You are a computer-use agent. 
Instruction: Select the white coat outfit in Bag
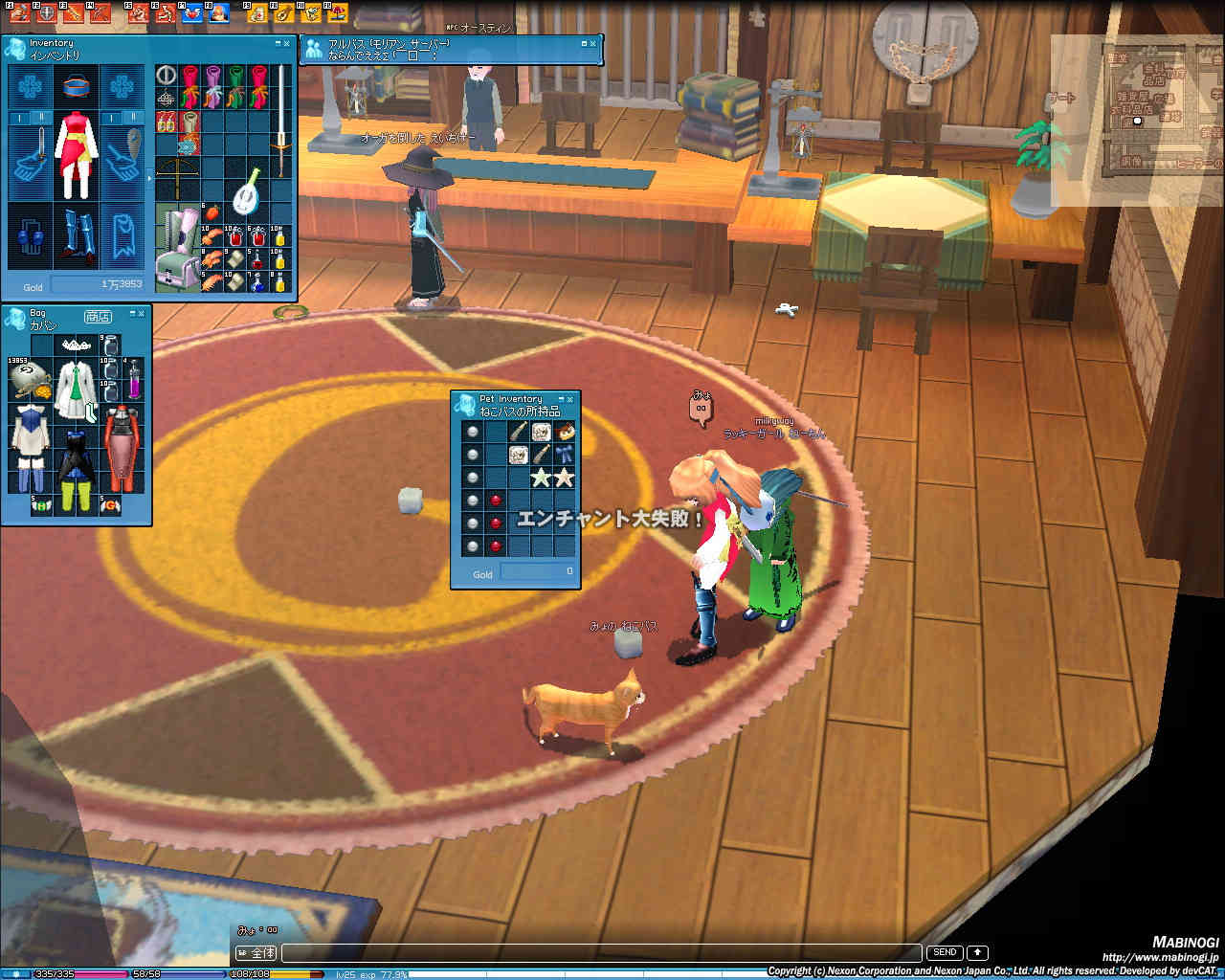[75, 390]
